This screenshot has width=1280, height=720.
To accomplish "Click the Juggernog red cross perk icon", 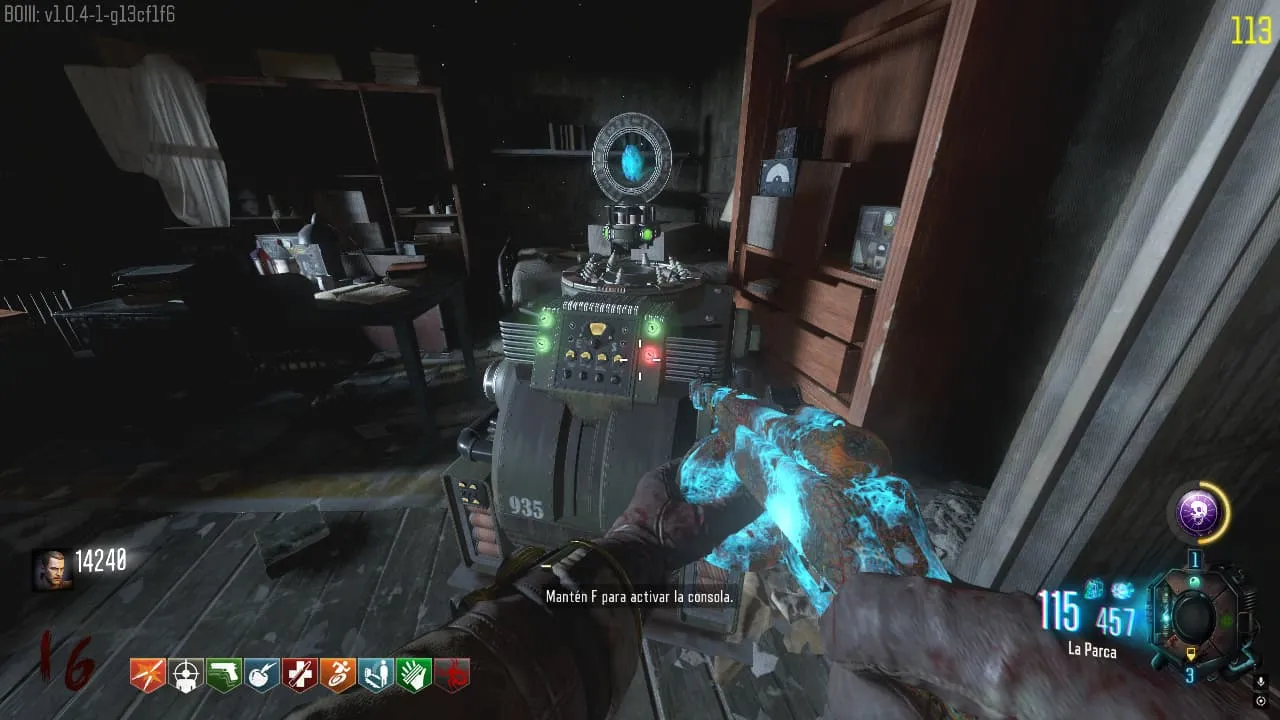I will pos(299,675).
